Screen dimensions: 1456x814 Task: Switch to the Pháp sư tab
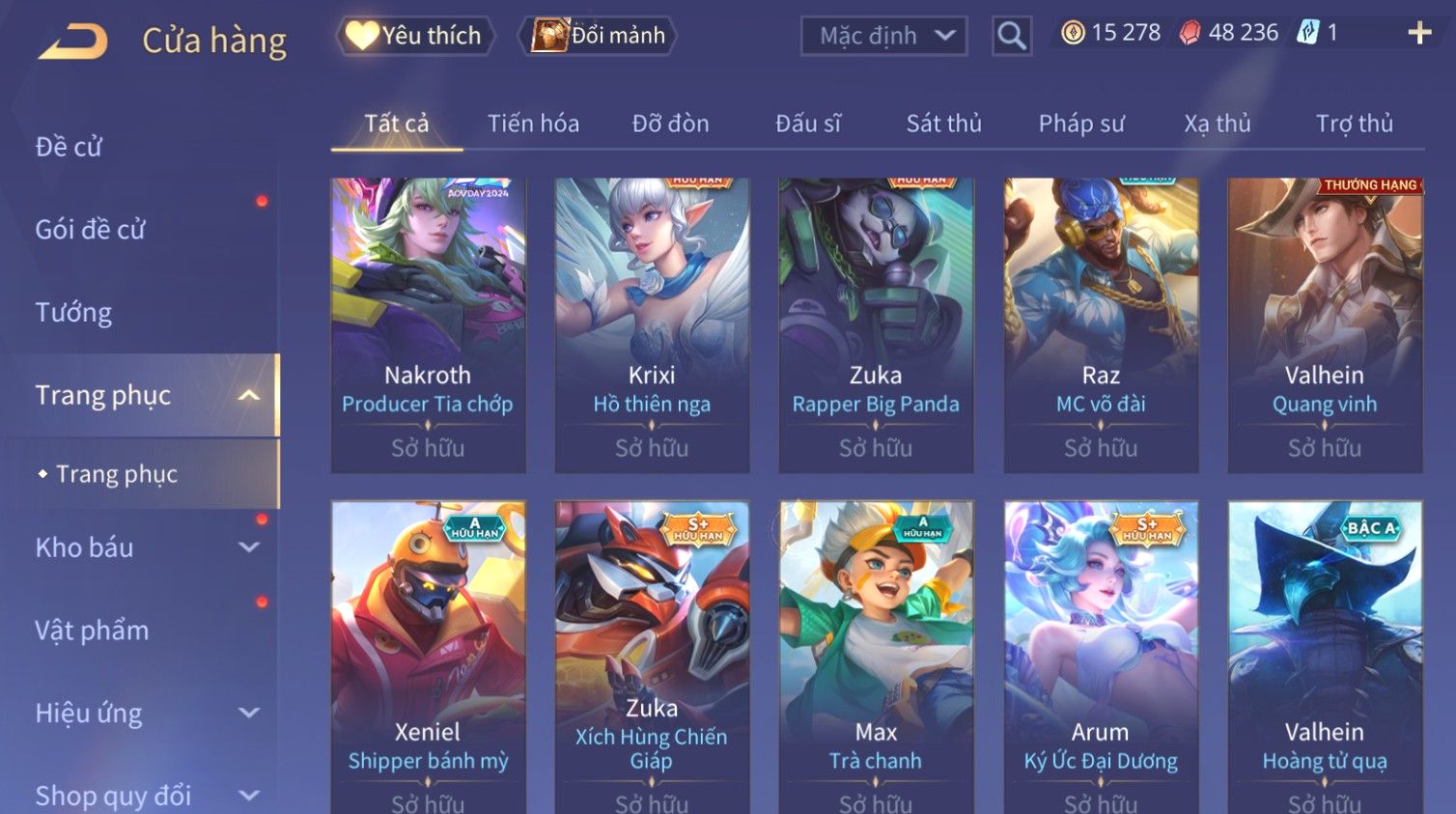tap(1081, 124)
